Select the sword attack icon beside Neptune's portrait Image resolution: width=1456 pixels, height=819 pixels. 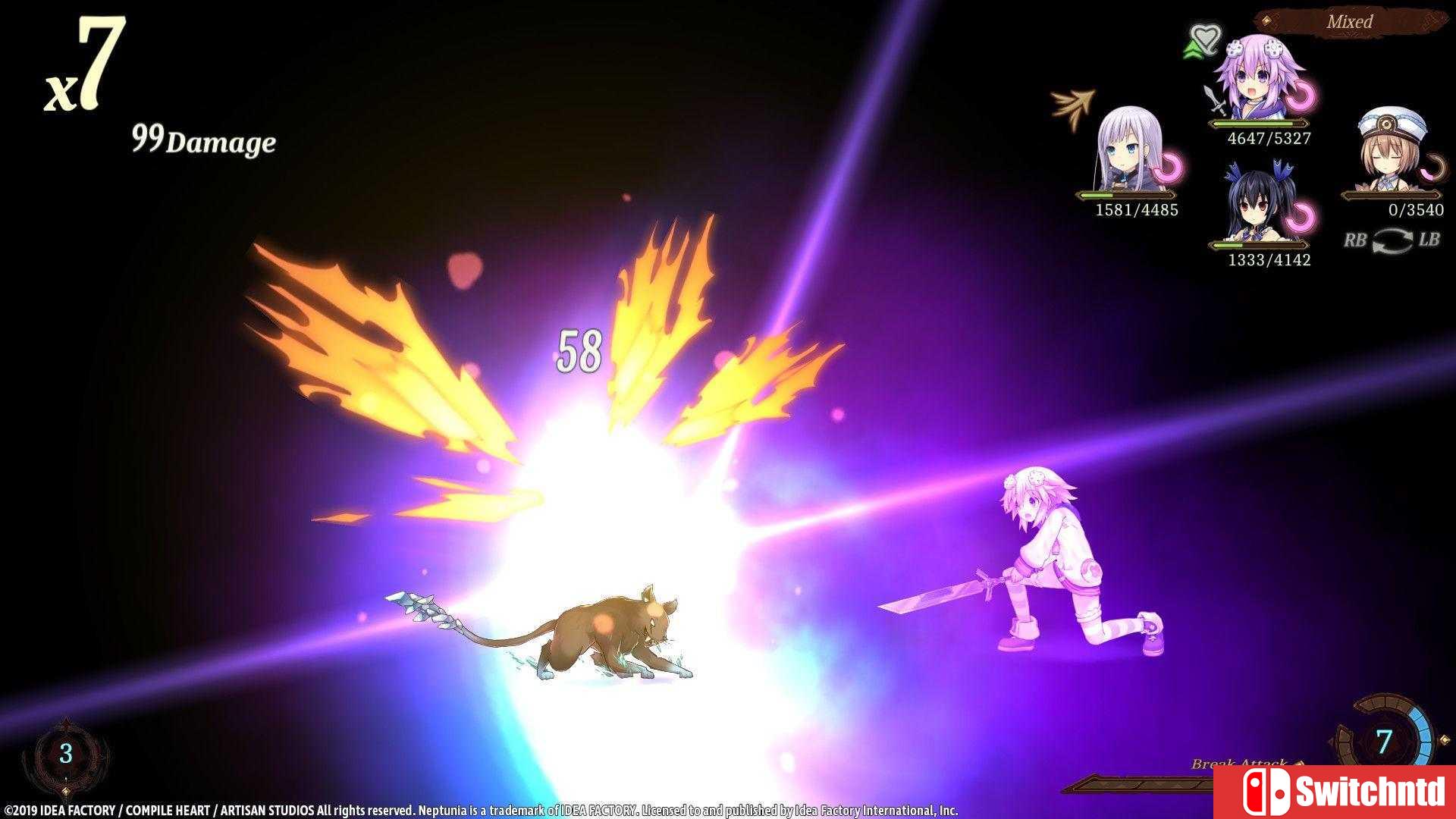[x=1213, y=99]
